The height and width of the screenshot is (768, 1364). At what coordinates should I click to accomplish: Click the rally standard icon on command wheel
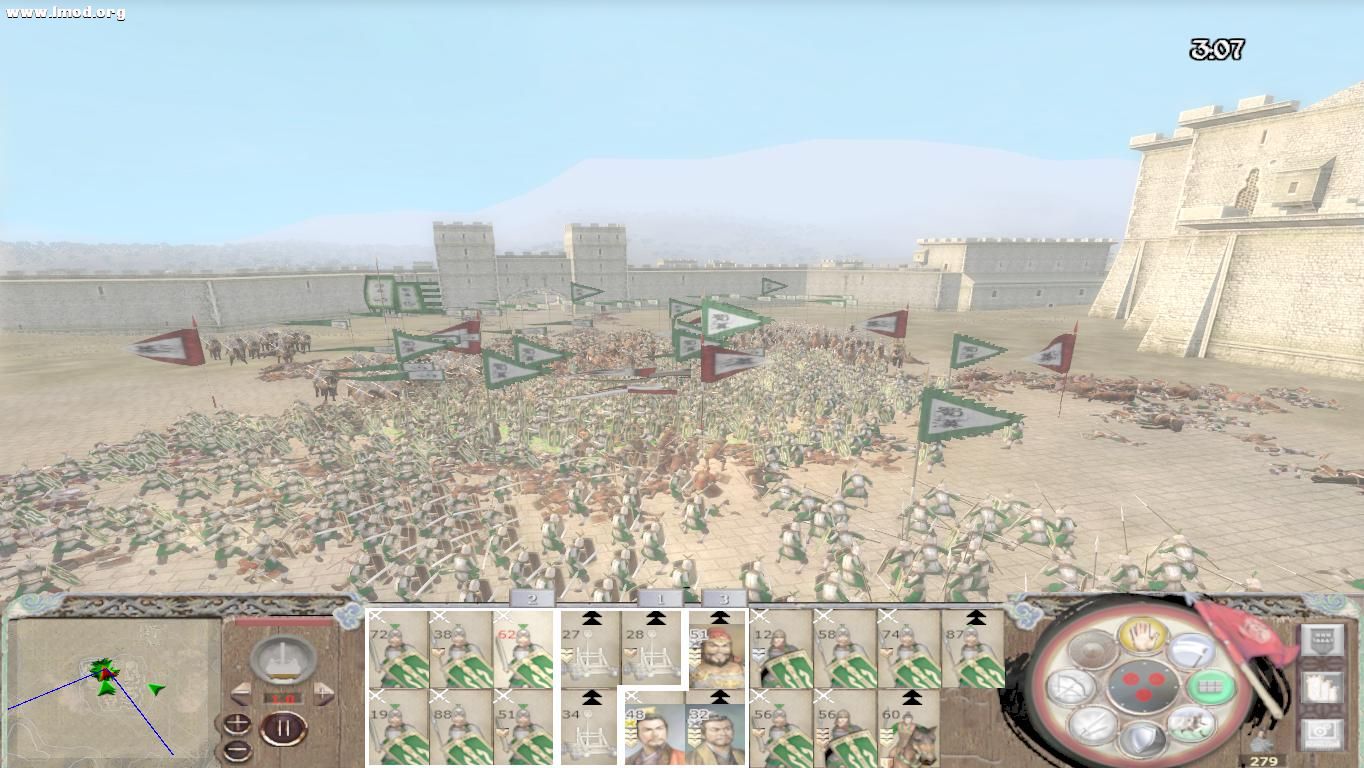pos(1190,649)
